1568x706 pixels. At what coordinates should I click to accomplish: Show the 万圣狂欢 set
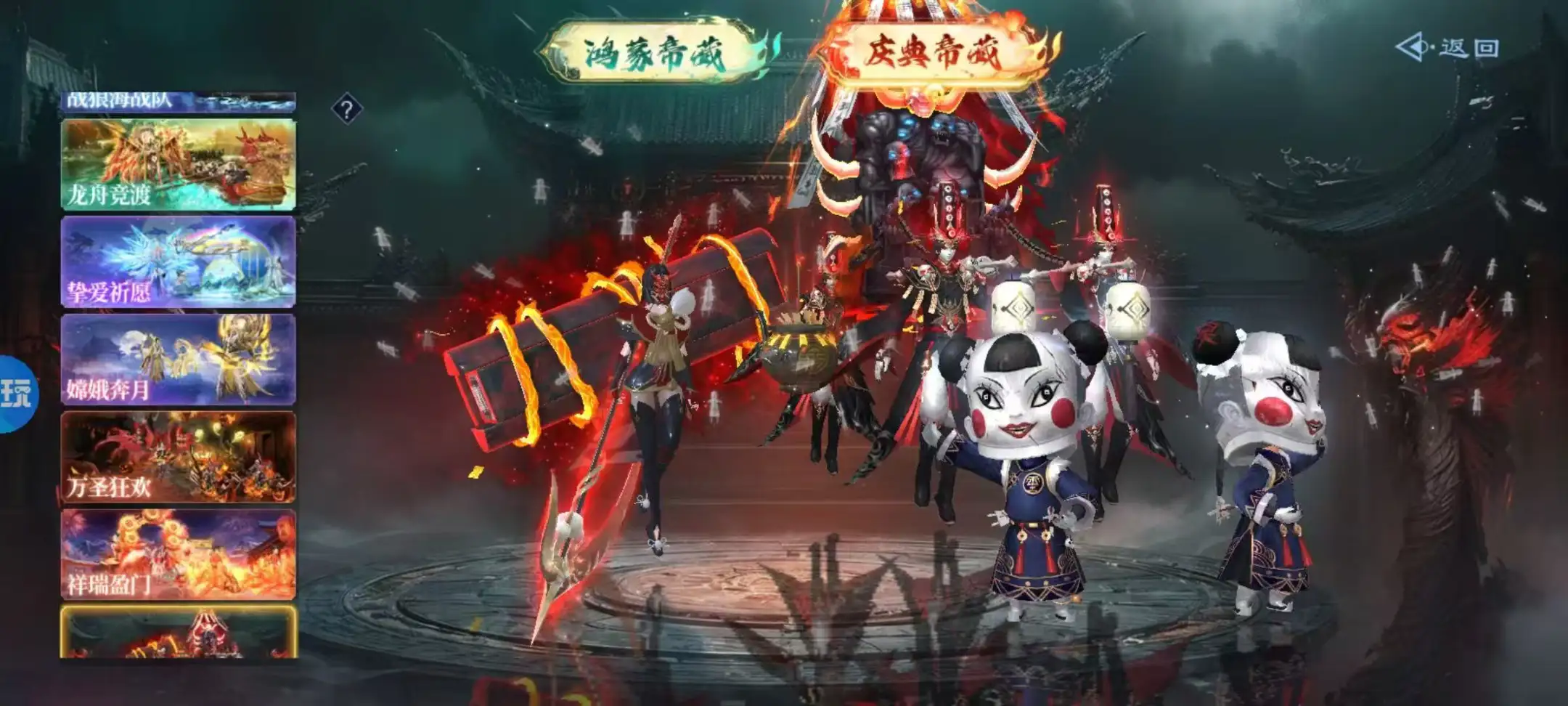(178, 457)
